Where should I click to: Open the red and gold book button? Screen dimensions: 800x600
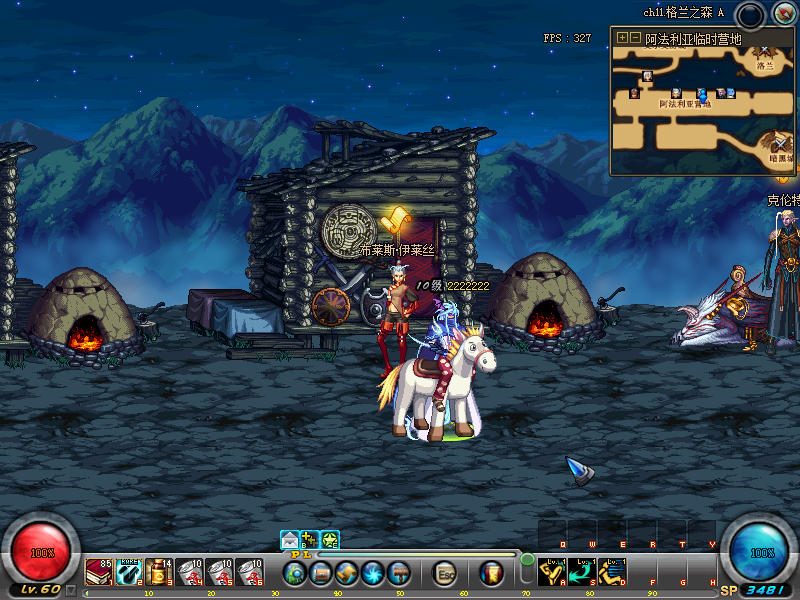(x=491, y=573)
